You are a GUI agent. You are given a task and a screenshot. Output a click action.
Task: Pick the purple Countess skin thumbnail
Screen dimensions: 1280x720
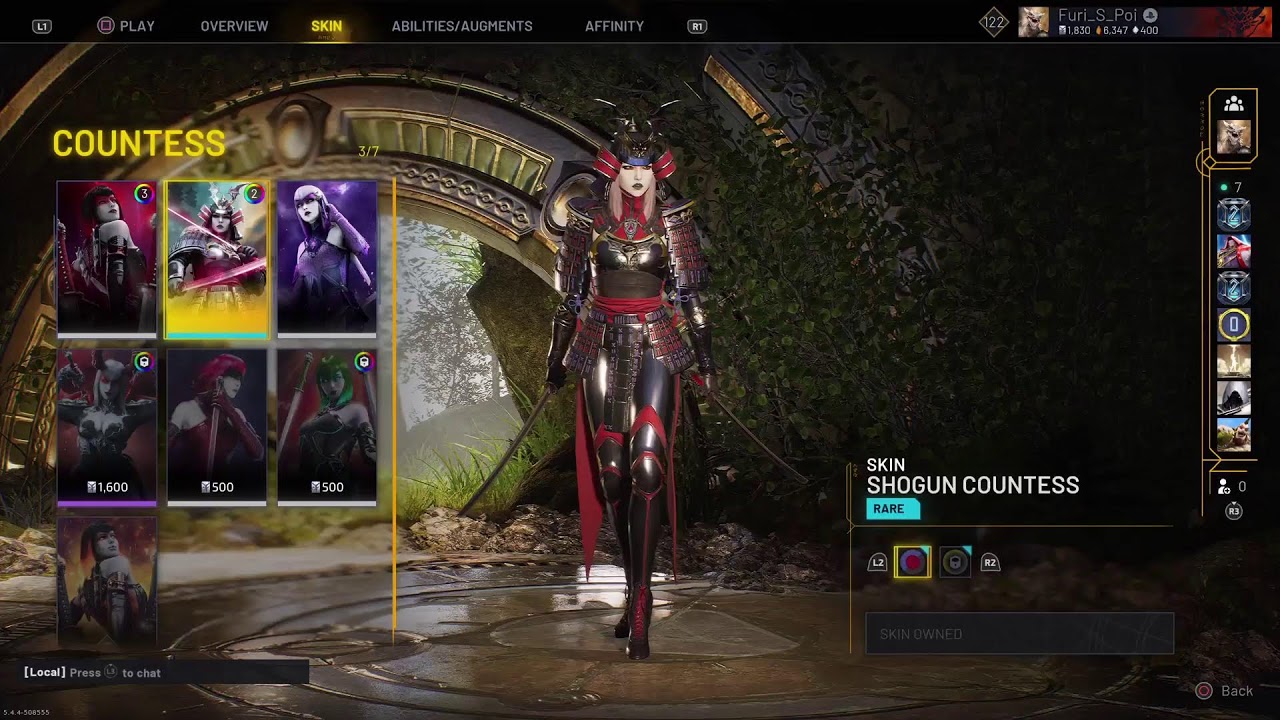(327, 257)
